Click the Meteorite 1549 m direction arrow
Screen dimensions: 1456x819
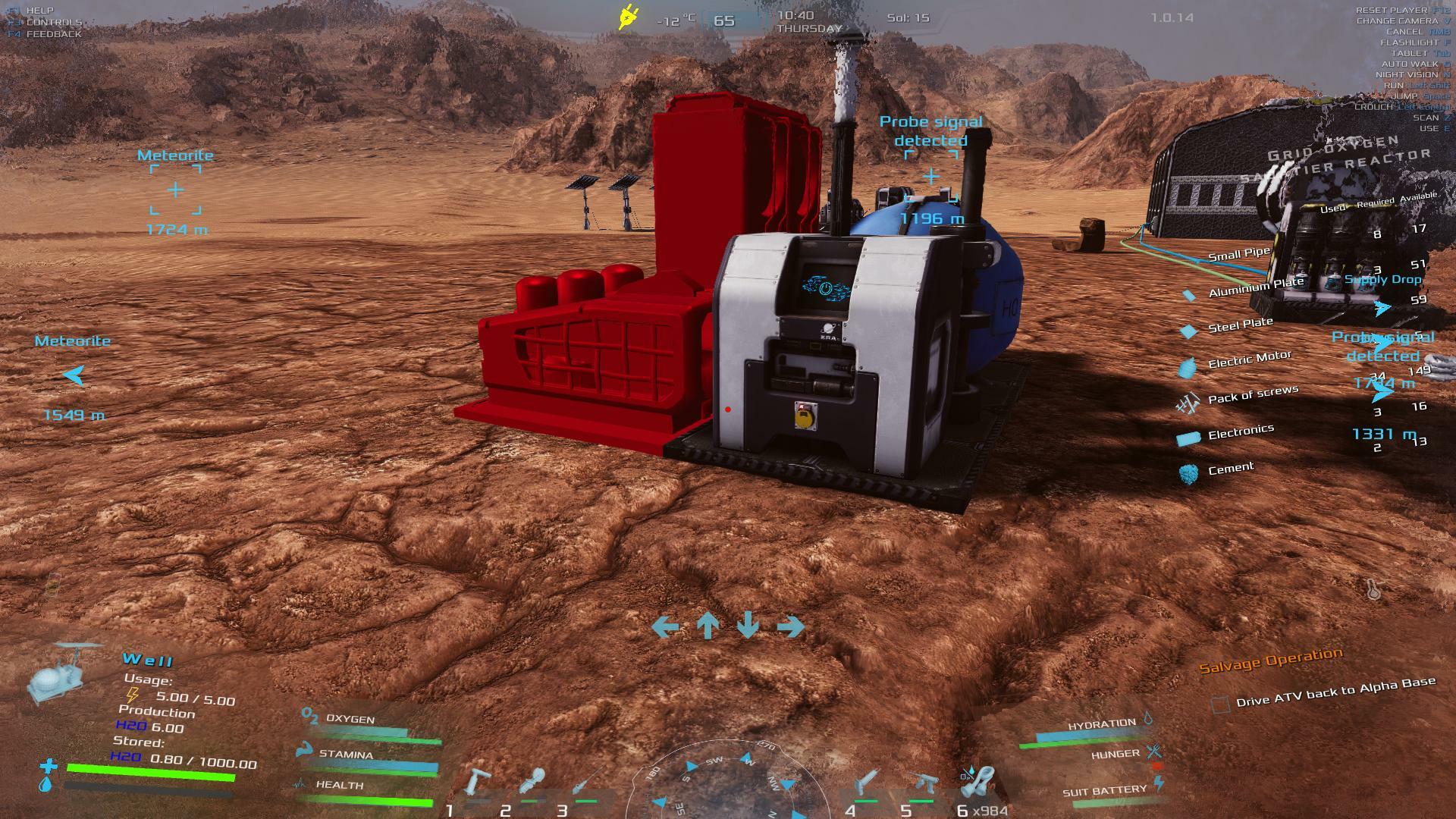pos(74,375)
